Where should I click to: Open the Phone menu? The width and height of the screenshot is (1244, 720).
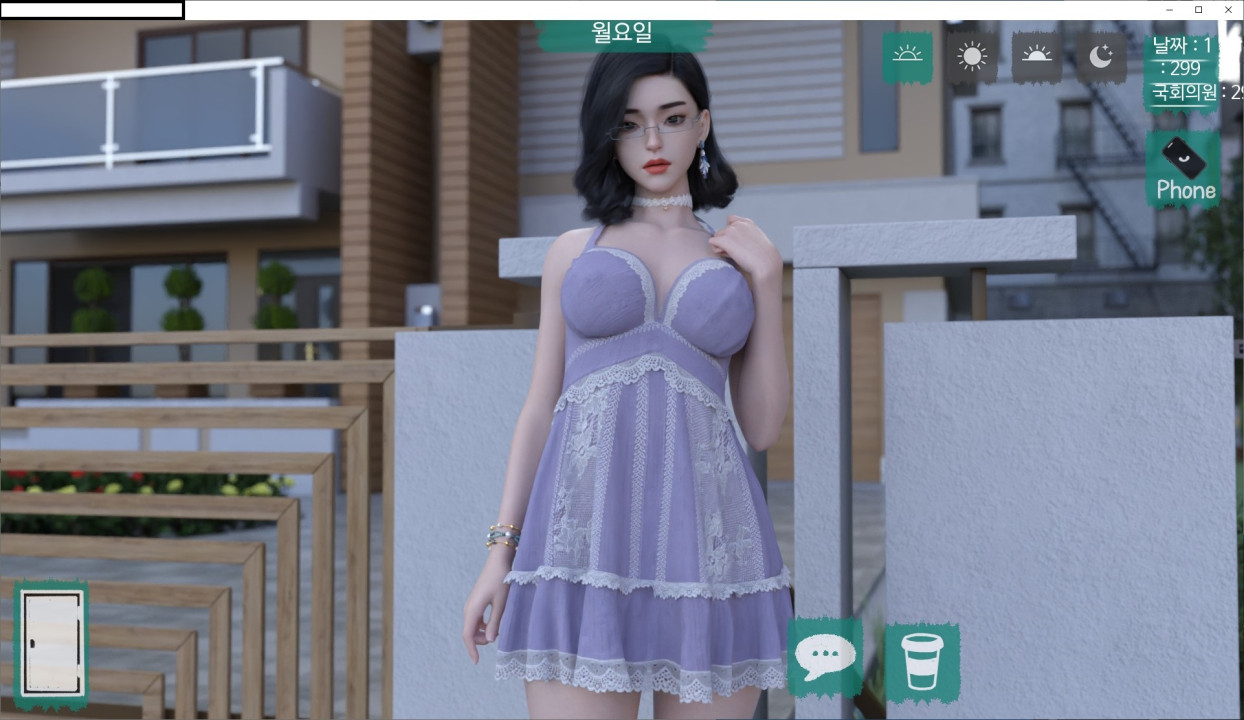(1184, 170)
